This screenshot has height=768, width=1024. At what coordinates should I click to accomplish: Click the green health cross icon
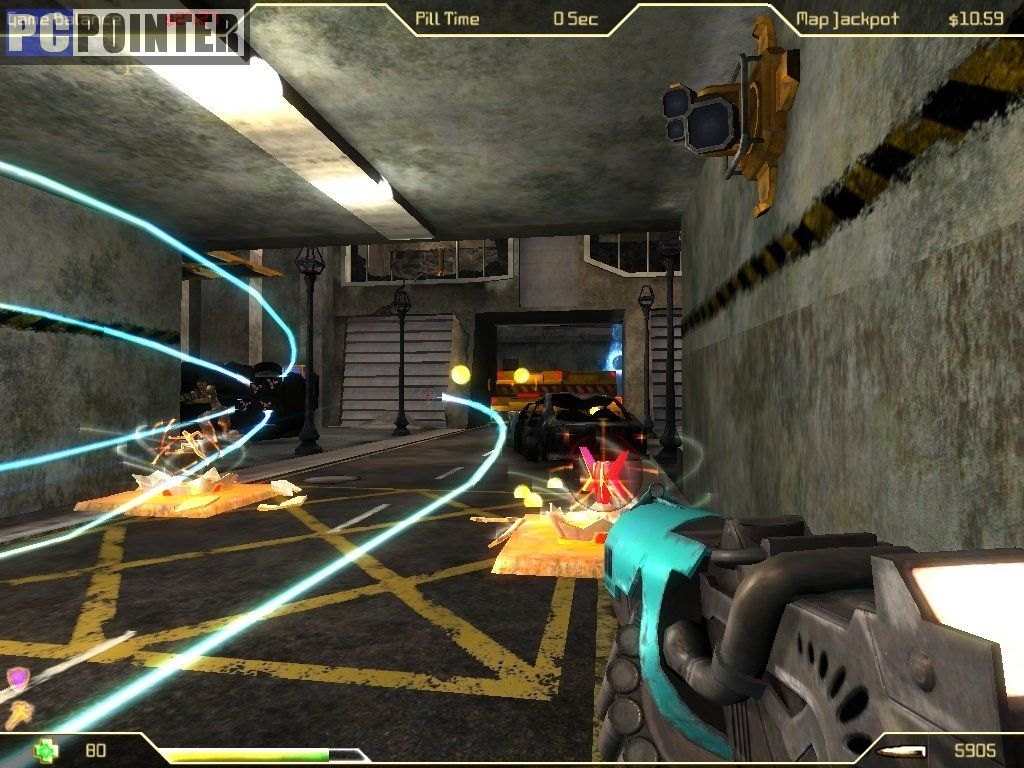pyautogui.click(x=45, y=749)
